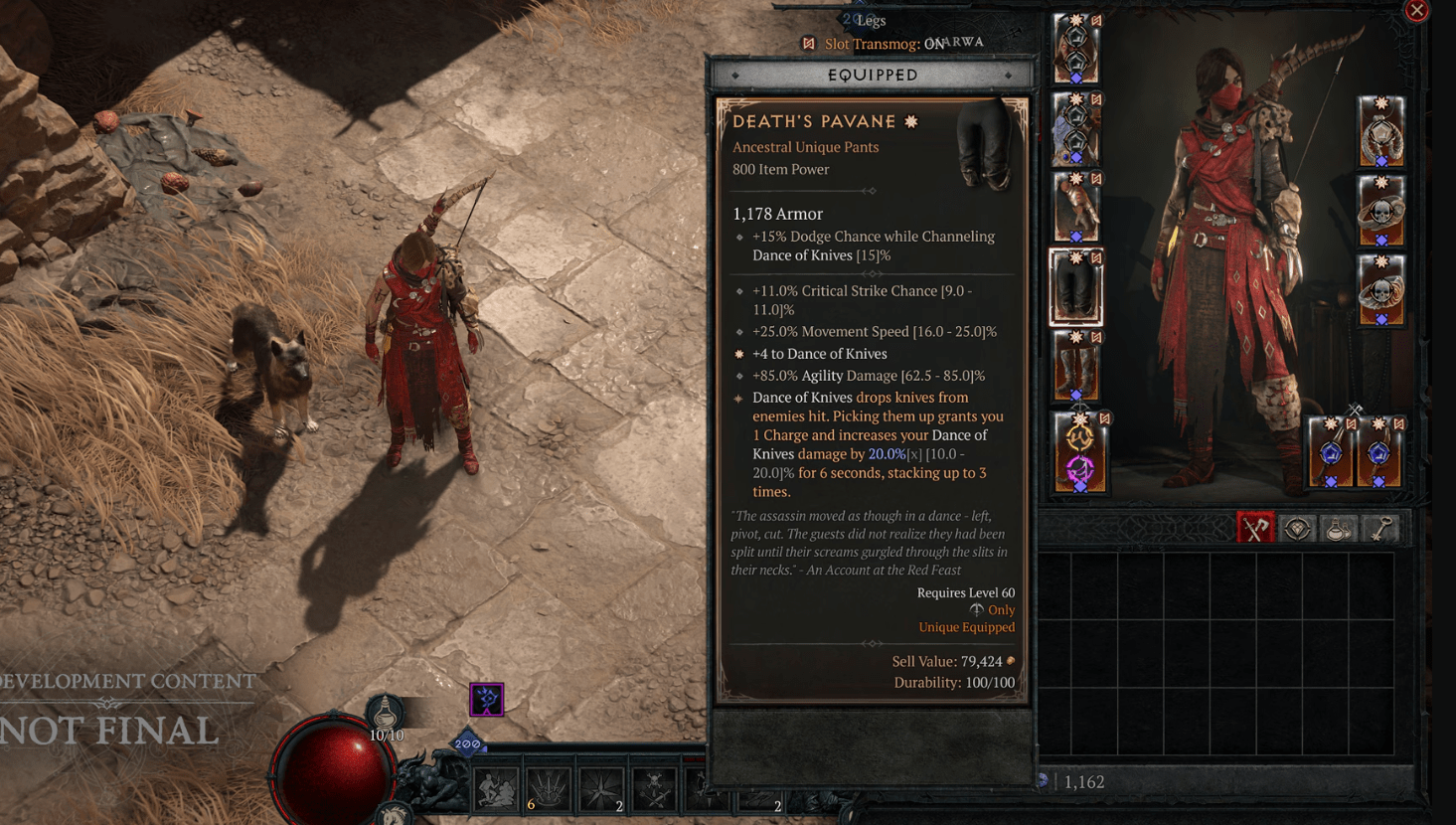
Task: Select the equipped gloves slot
Action: [x=1075, y=208]
